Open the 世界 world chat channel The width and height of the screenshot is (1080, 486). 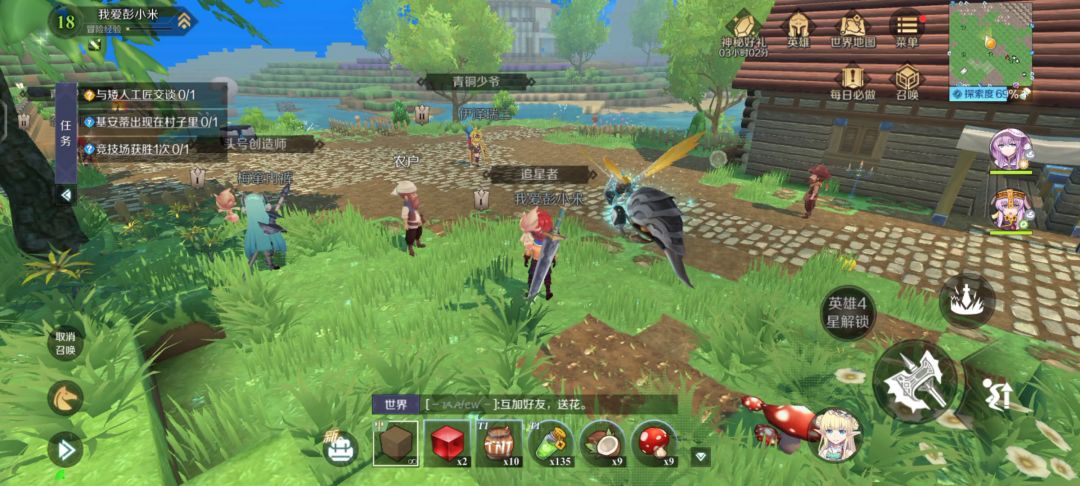(x=396, y=405)
